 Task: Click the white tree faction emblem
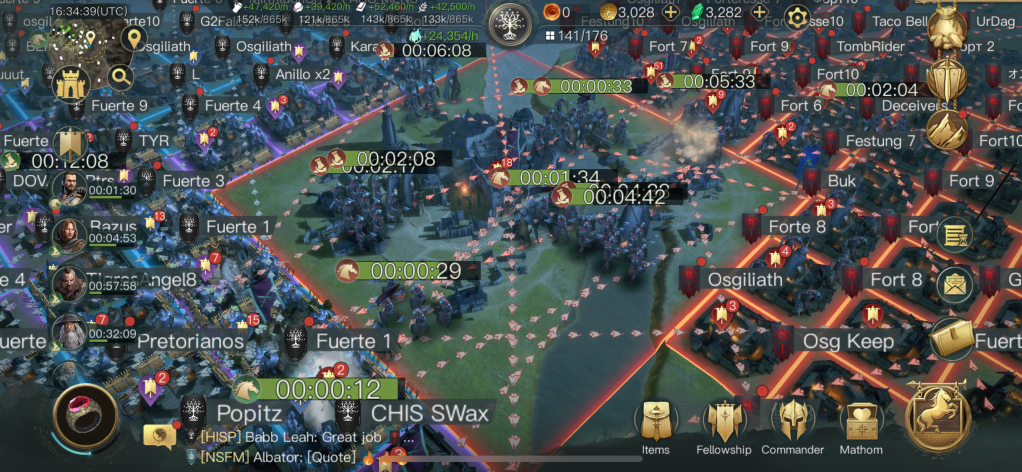click(x=511, y=22)
